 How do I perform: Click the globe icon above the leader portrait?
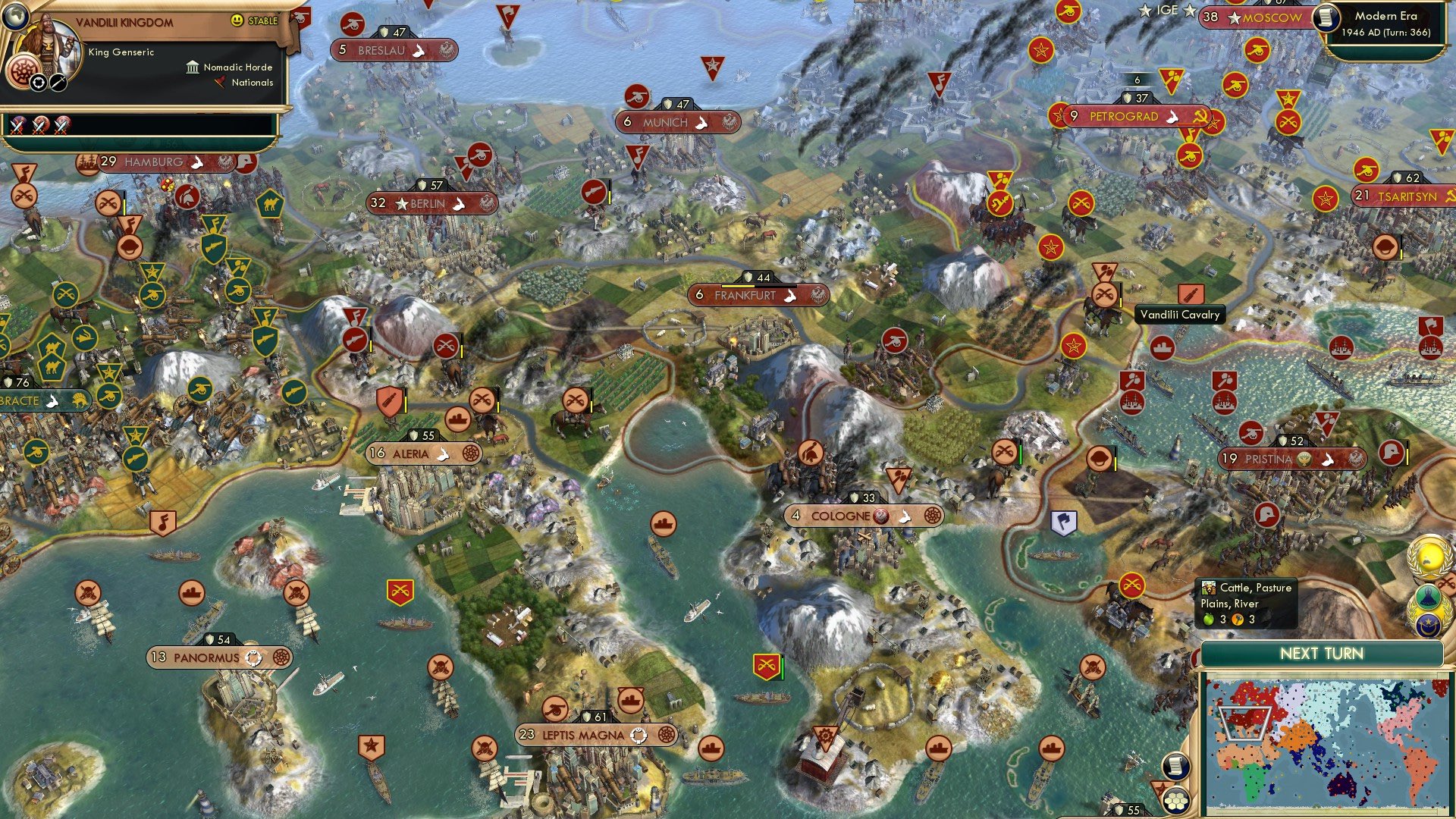tap(15, 17)
